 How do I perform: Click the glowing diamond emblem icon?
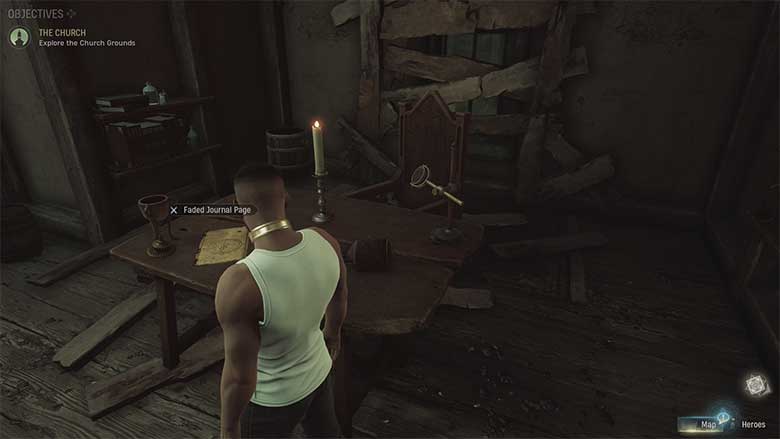point(755,385)
